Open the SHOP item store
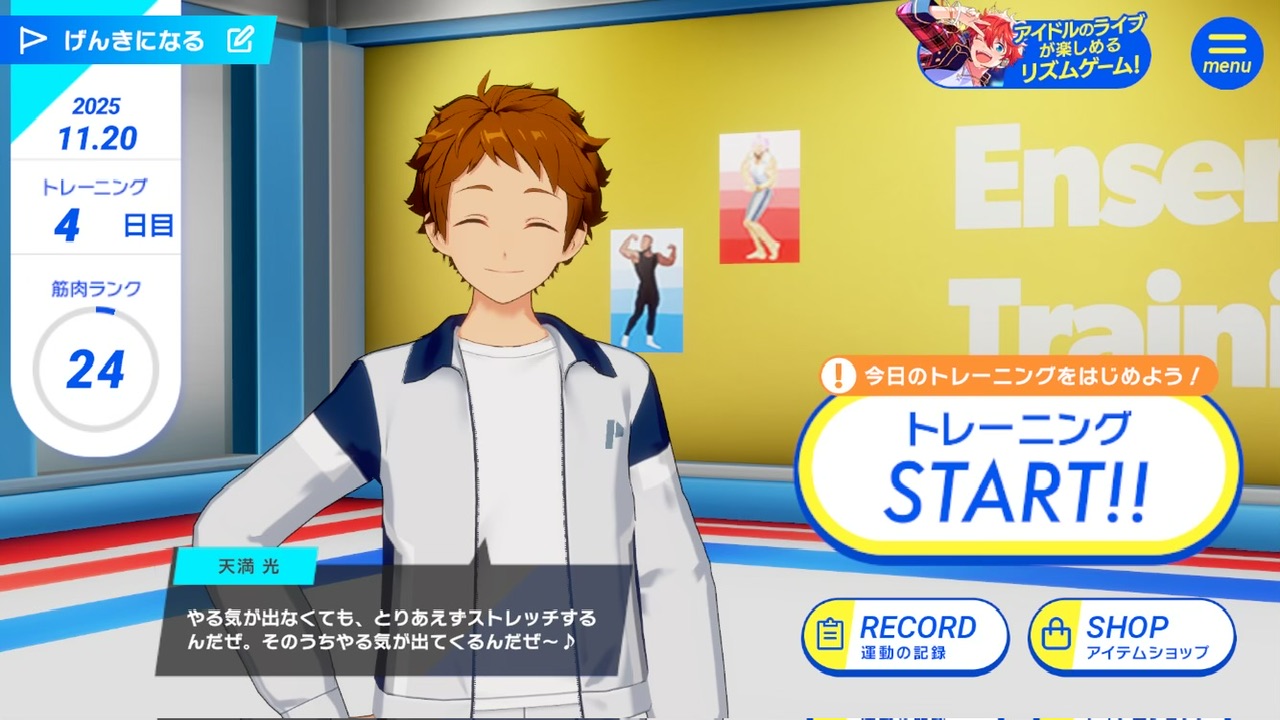The width and height of the screenshot is (1280, 720). pyautogui.click(x=1131, y=637)
